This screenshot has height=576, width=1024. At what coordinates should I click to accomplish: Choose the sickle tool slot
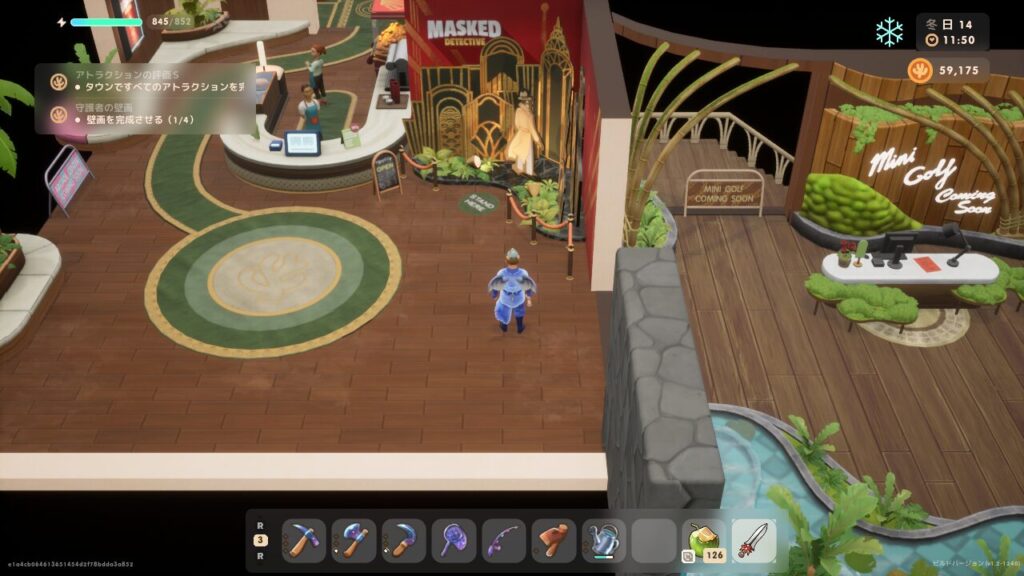pyautogui.click(x=404, y=540)
